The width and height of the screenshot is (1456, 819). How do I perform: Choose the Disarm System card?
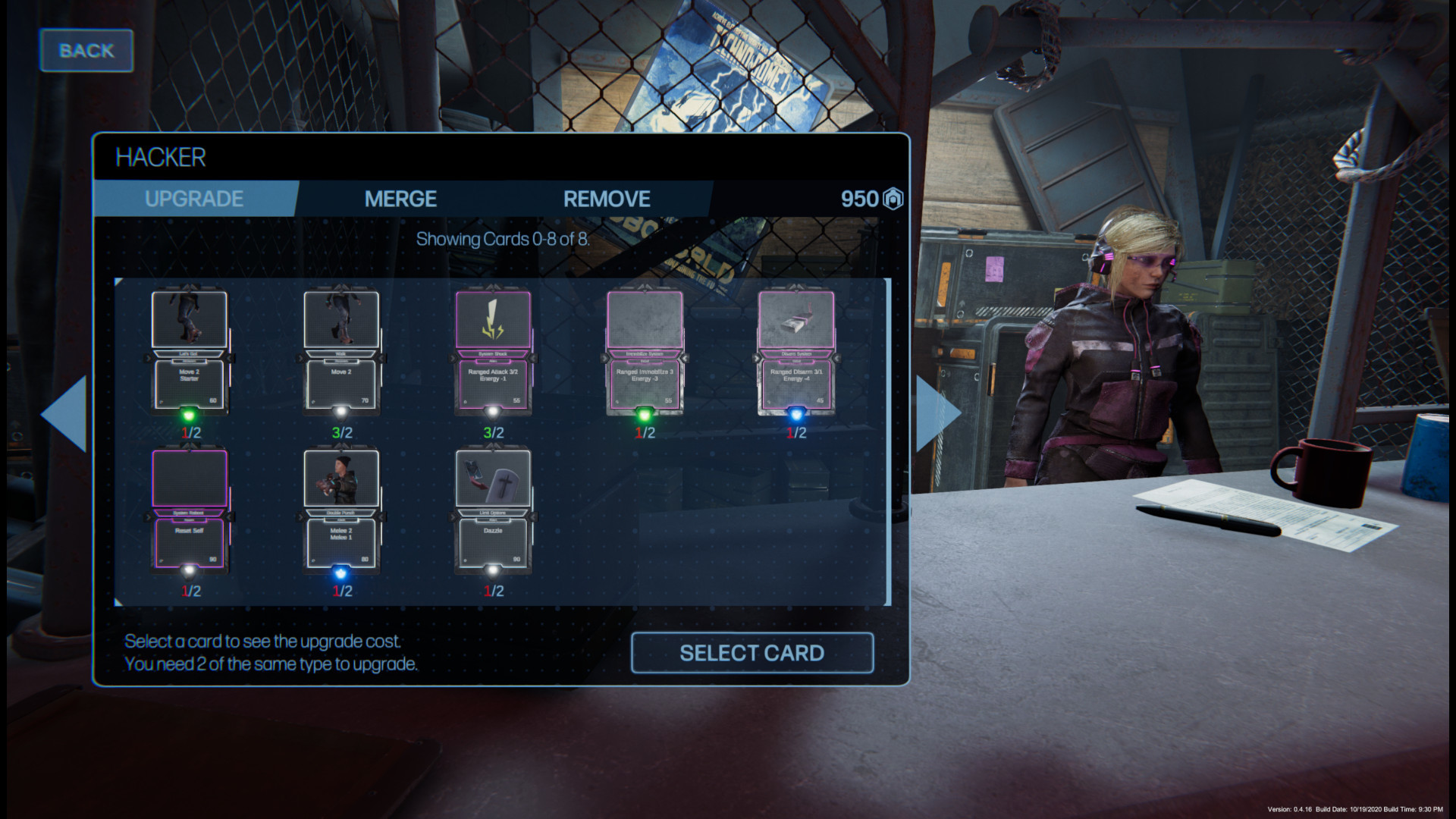[796, 353]
